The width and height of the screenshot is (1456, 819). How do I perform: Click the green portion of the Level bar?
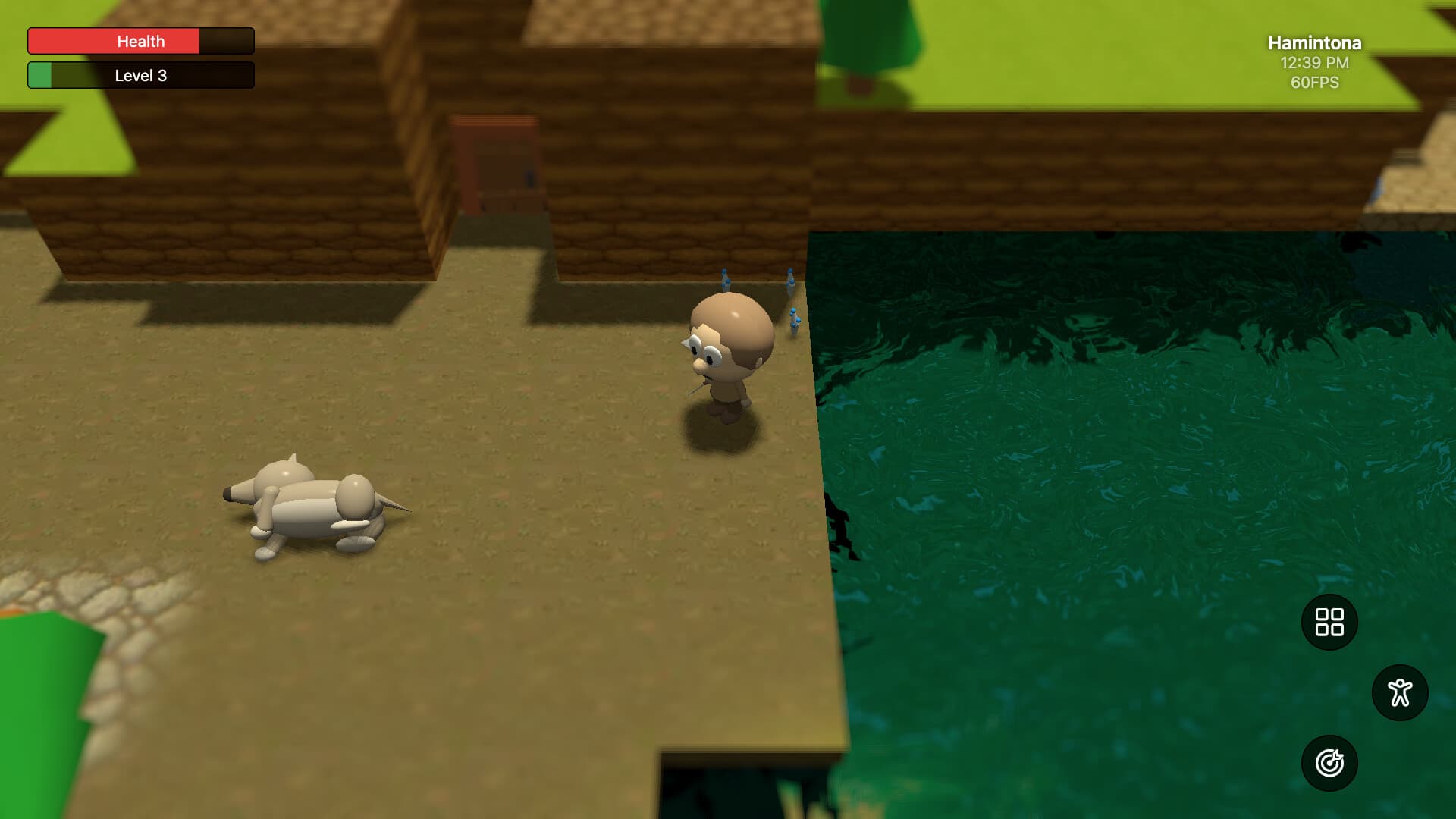(42, 75)
